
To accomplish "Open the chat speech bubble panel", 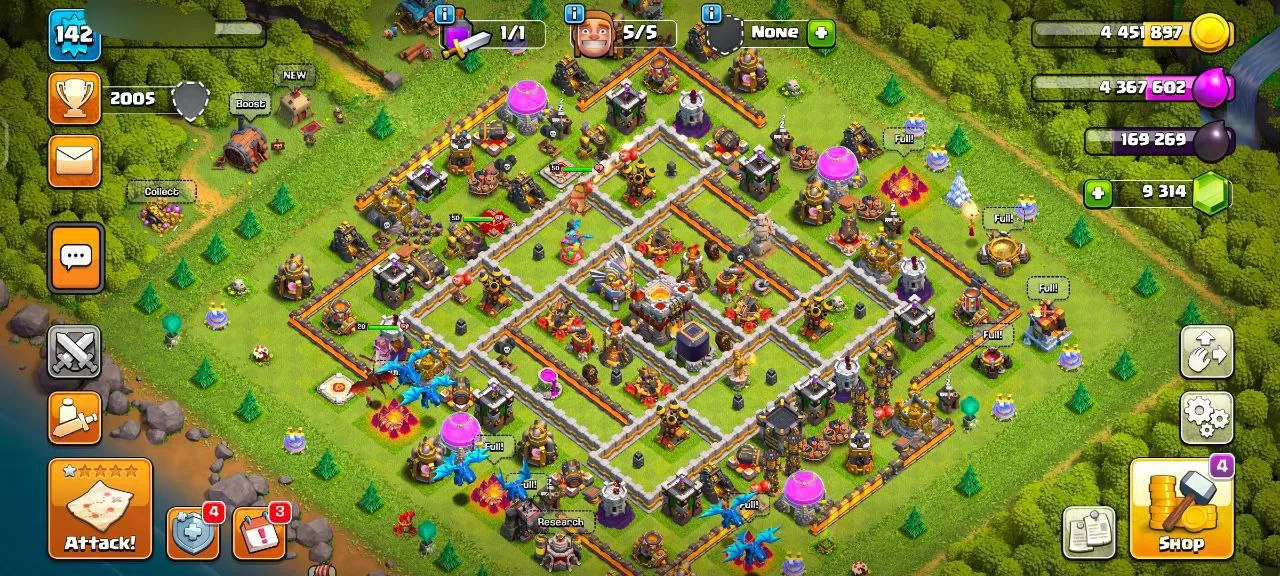I will click(75, 258).
